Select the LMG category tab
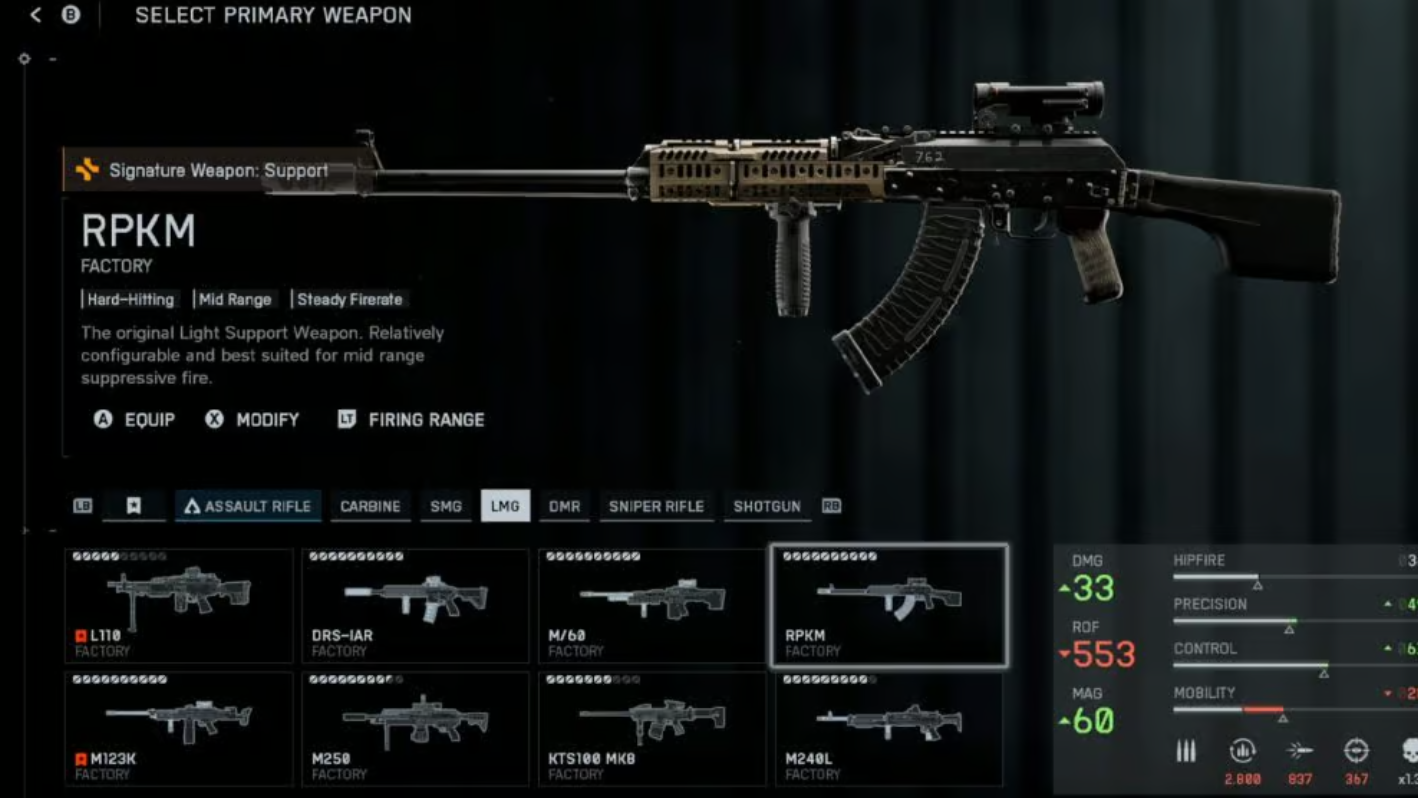 [x=505, y=506]
